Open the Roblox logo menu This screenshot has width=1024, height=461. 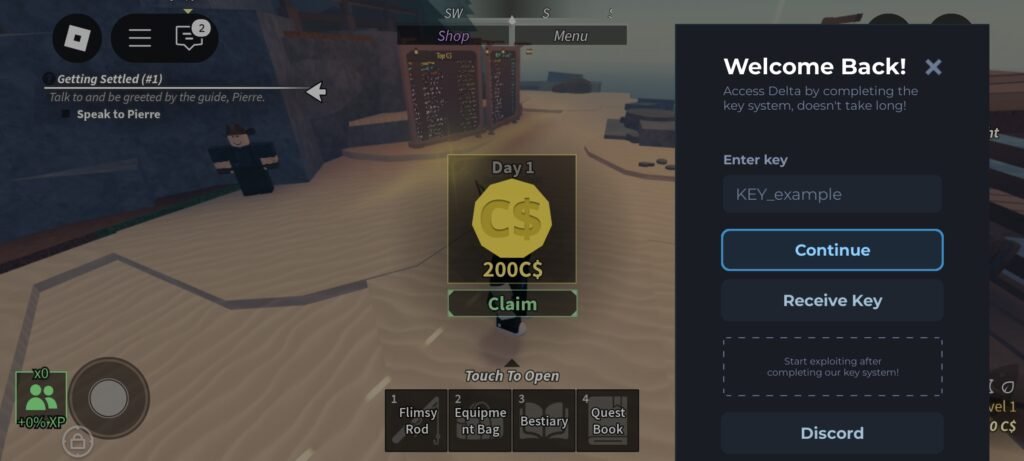click(x=77, y=38)
